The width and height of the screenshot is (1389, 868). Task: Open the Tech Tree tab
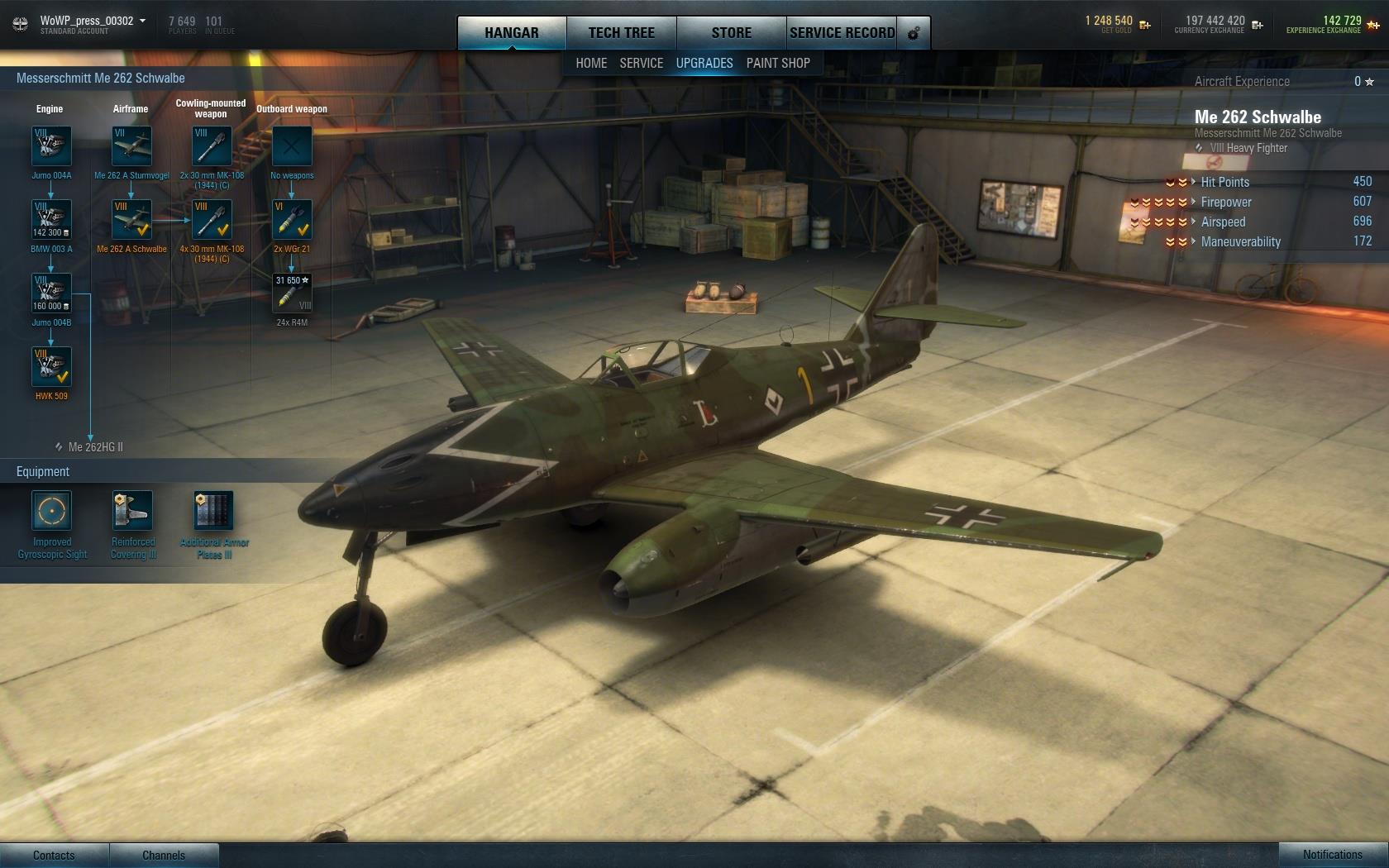621,33
